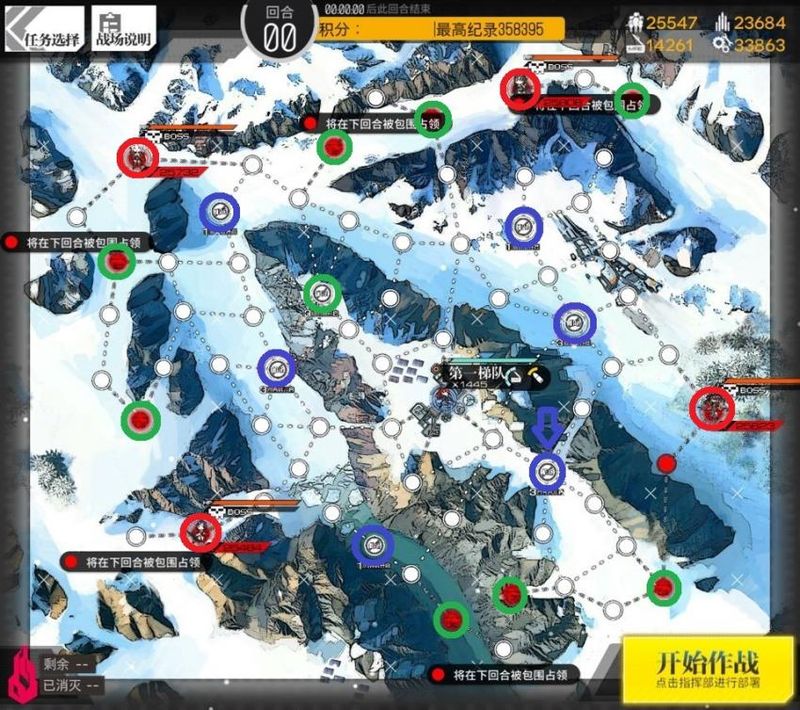Select the heliport under the blue arrow
The height and width of the screenshot is (710, 800).
coord(547,470)
